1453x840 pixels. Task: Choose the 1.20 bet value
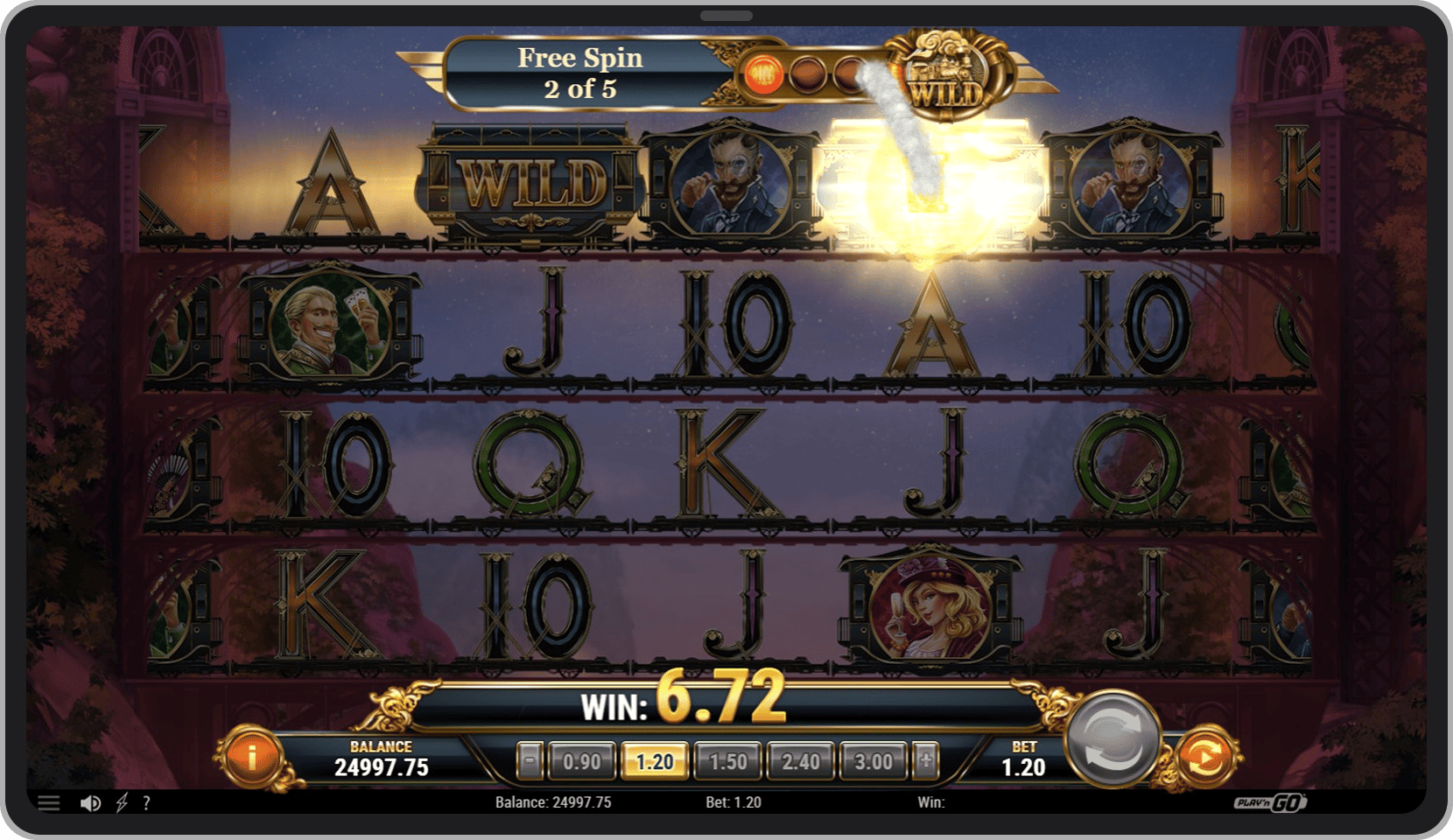(655, 761)
